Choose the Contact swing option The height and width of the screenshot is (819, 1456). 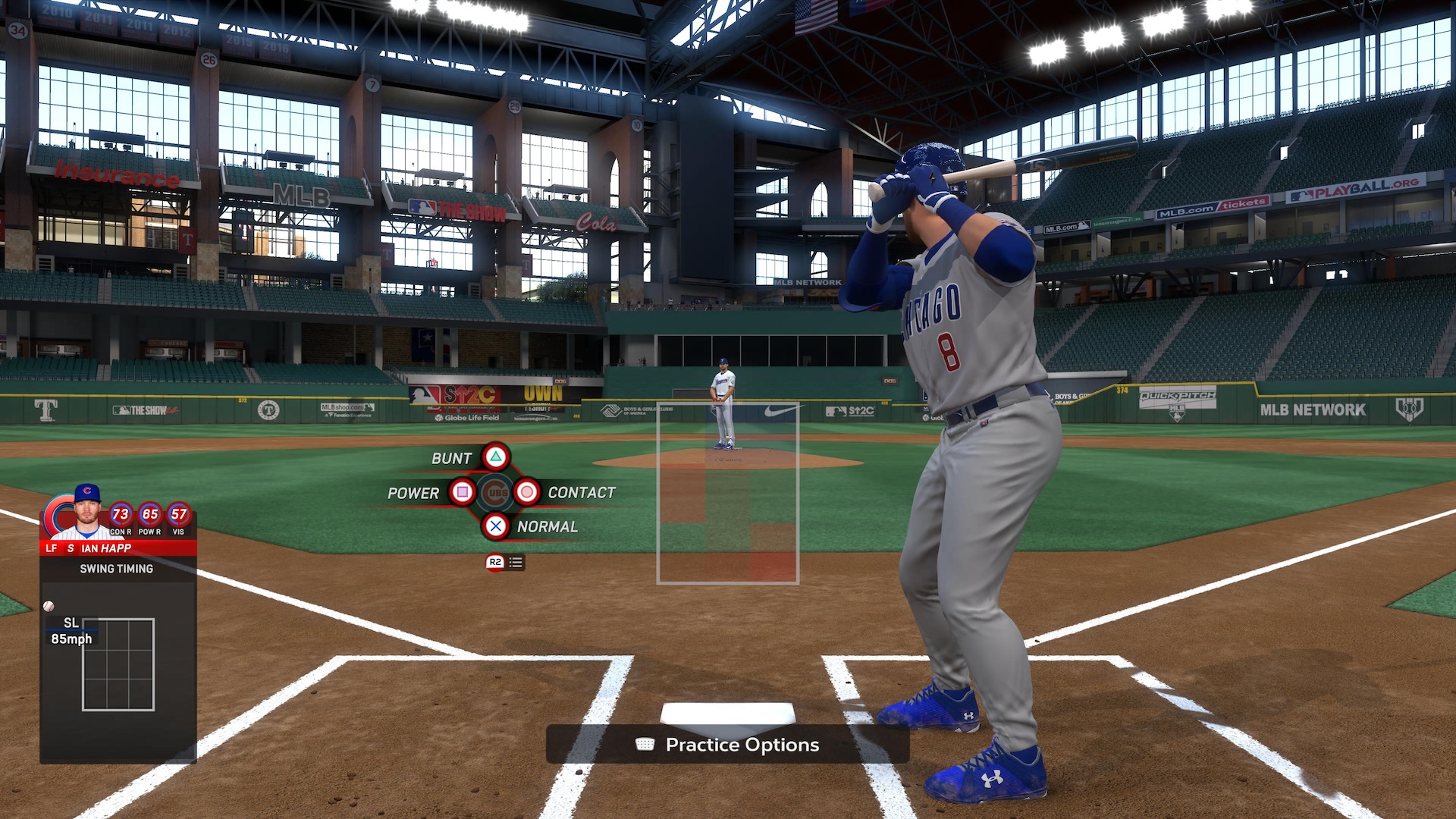(x=527, y=492)
